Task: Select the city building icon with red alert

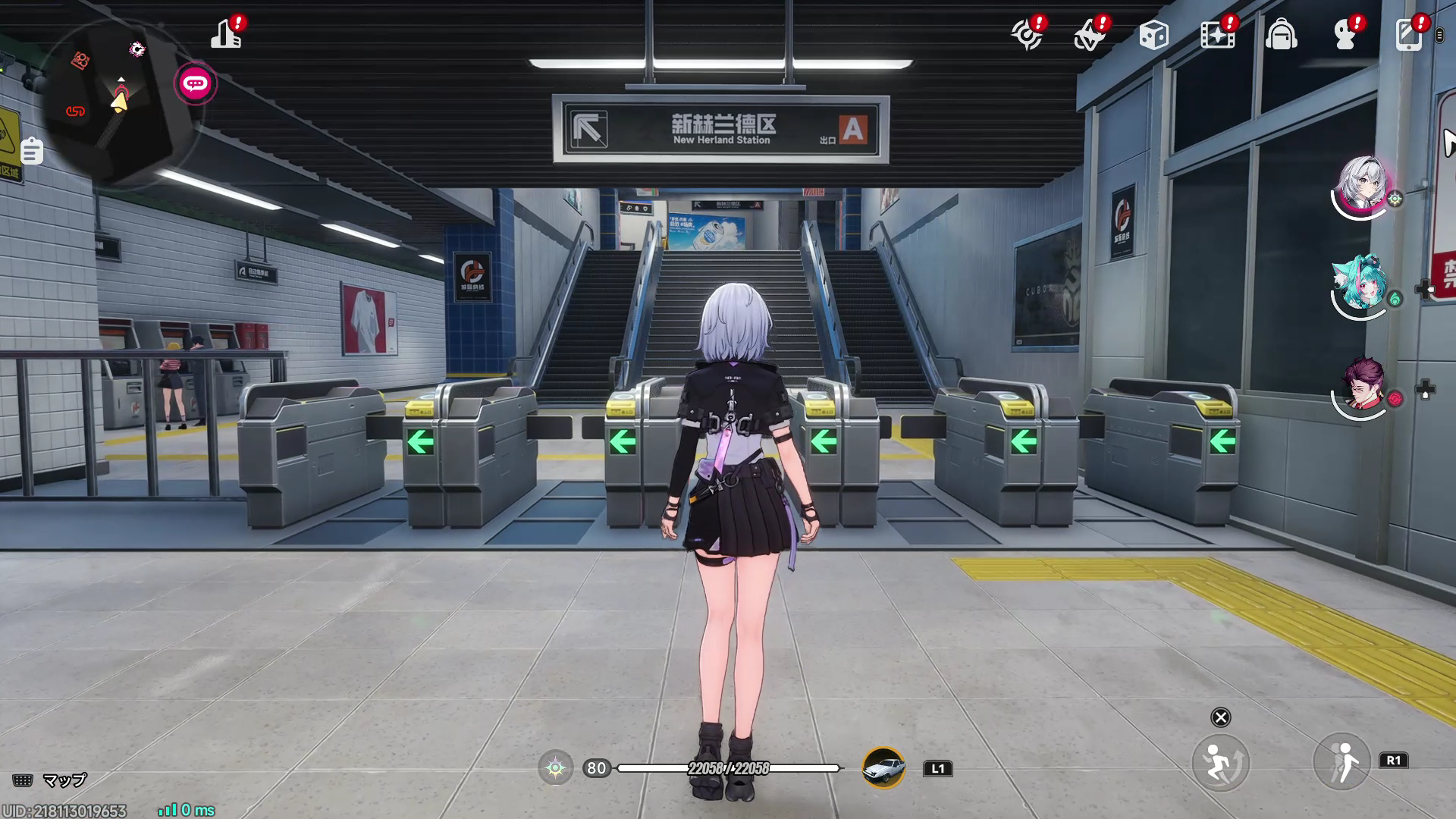Action: 227,33
